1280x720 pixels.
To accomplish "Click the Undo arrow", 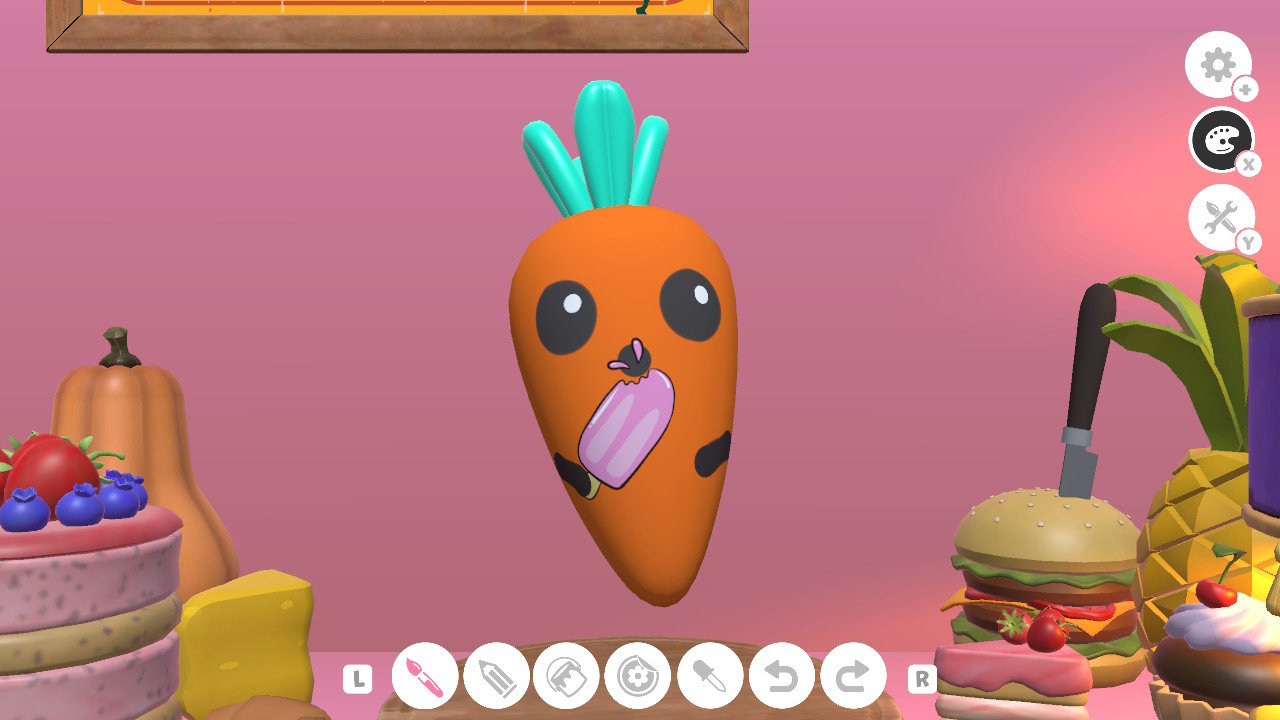I will click(x=780, y=676).
